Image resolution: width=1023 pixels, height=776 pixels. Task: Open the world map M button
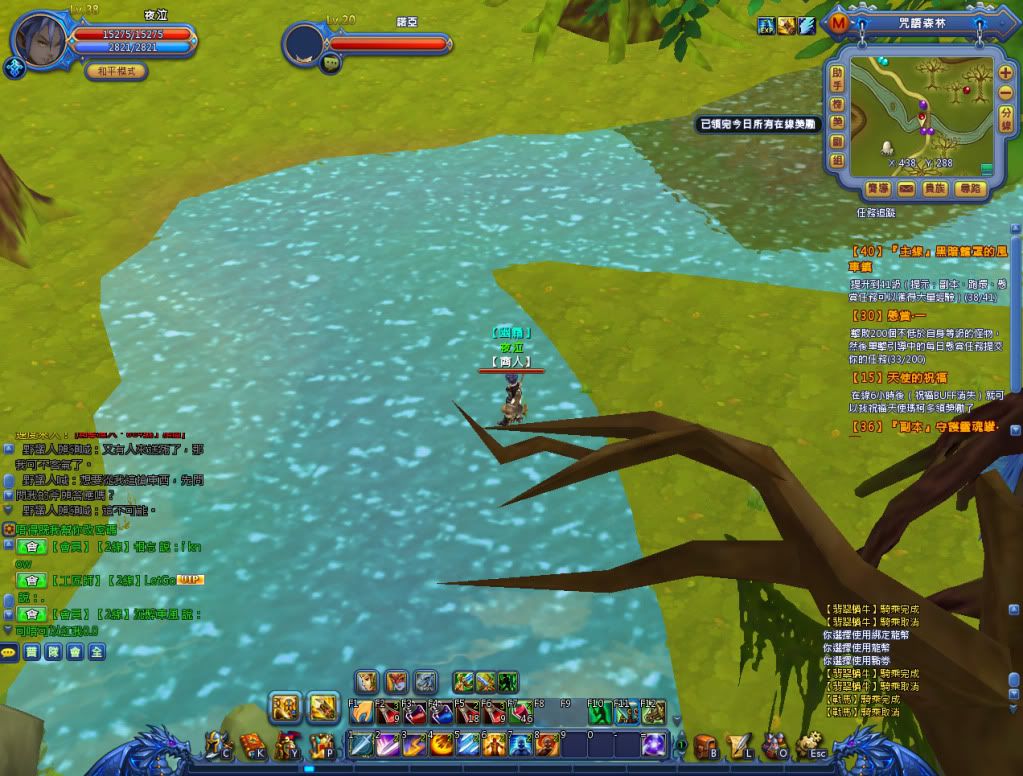(x=838, y=22)
